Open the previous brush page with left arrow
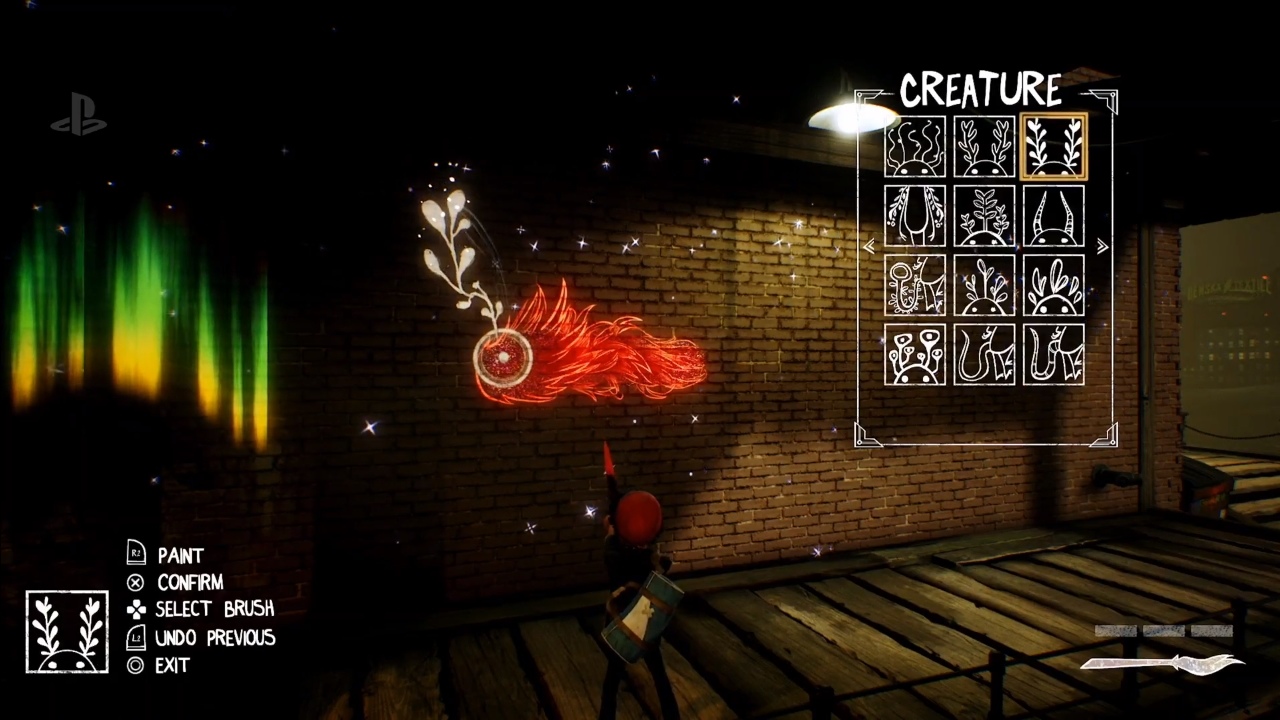Image resolution: width=1280 pixels, height=720 pixels. (869, 247)
